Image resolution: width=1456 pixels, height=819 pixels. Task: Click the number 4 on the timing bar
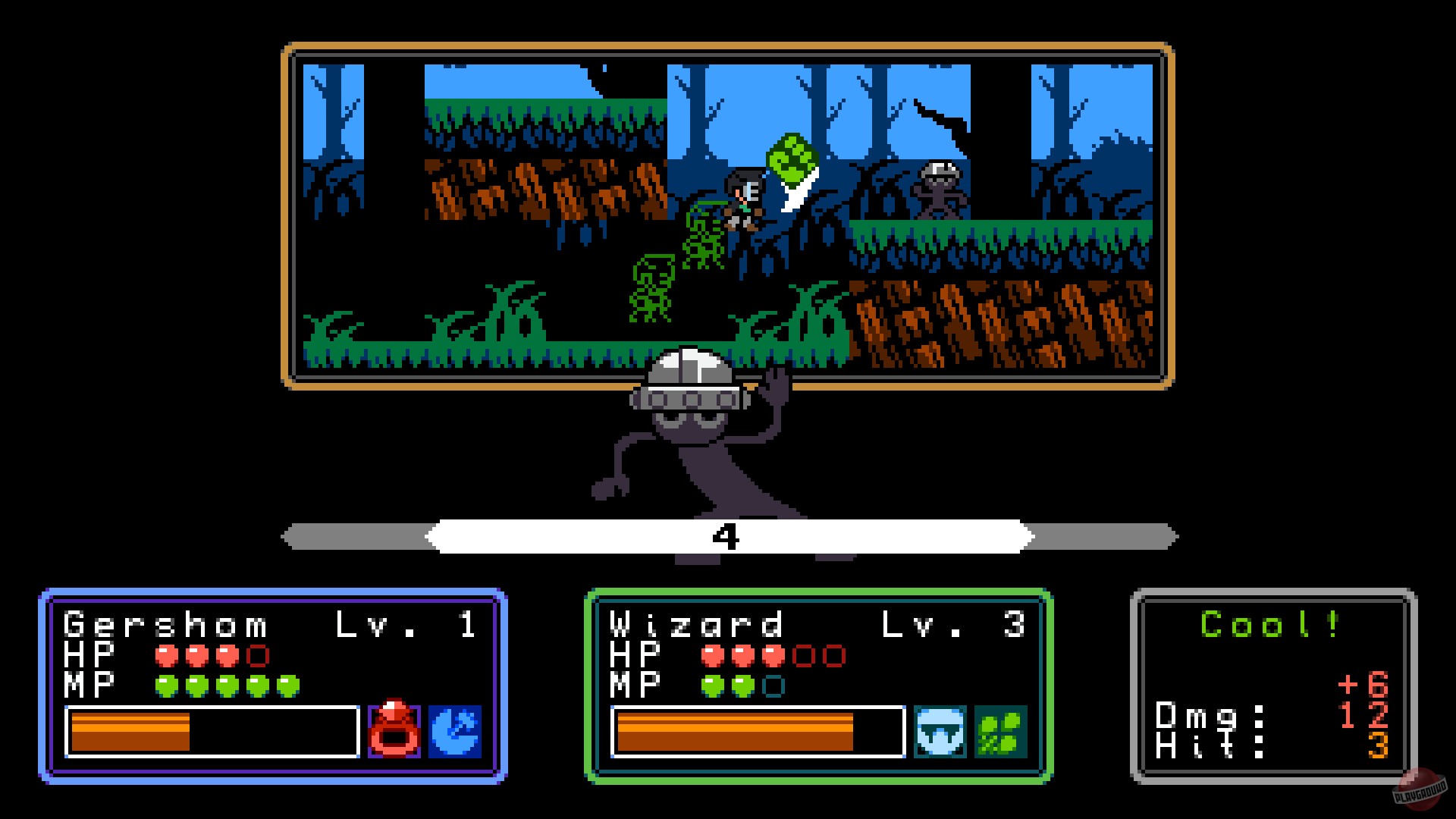(x=726, y=535)
